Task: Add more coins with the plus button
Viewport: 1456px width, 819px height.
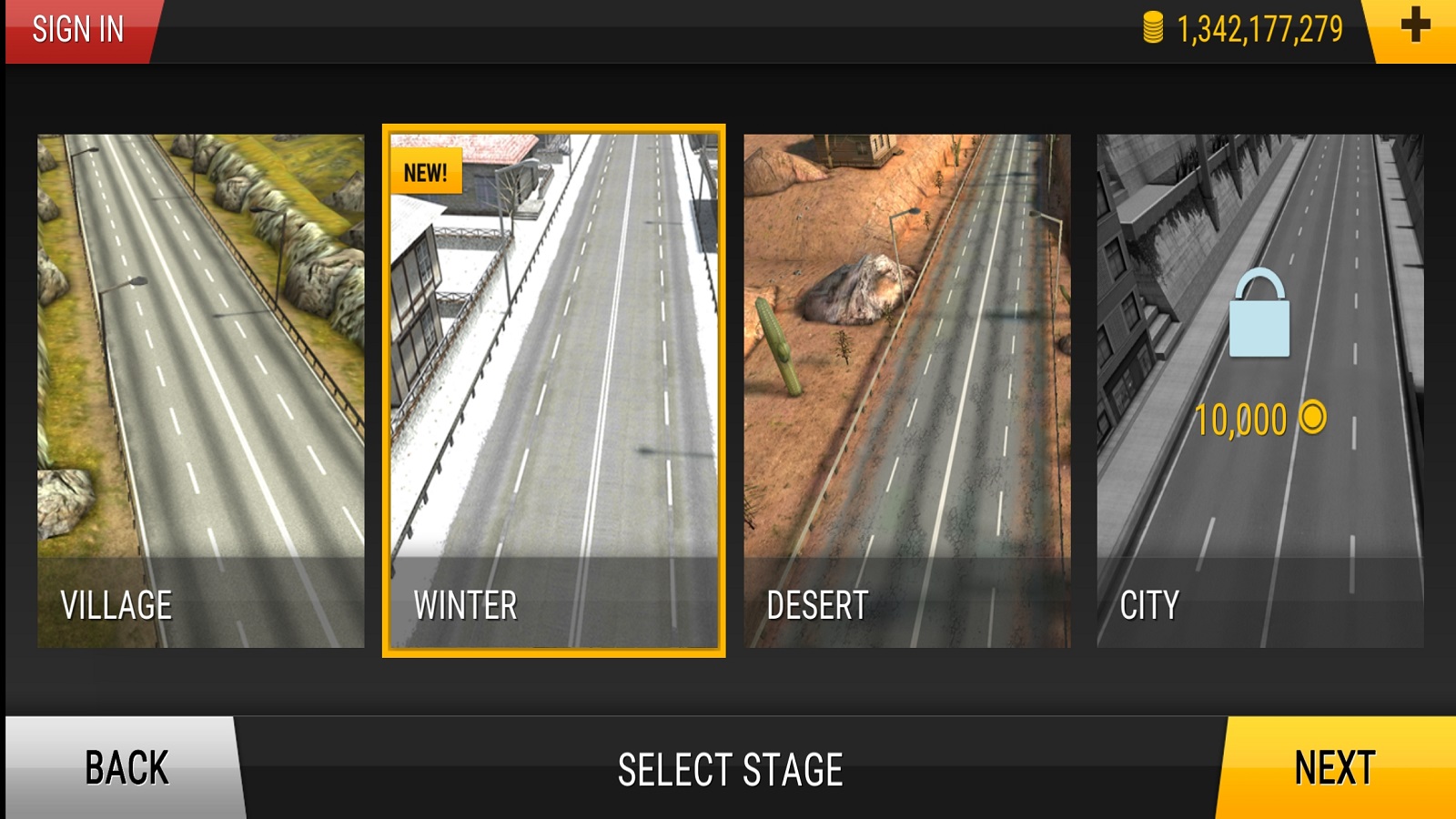Action: [1414, 27]
